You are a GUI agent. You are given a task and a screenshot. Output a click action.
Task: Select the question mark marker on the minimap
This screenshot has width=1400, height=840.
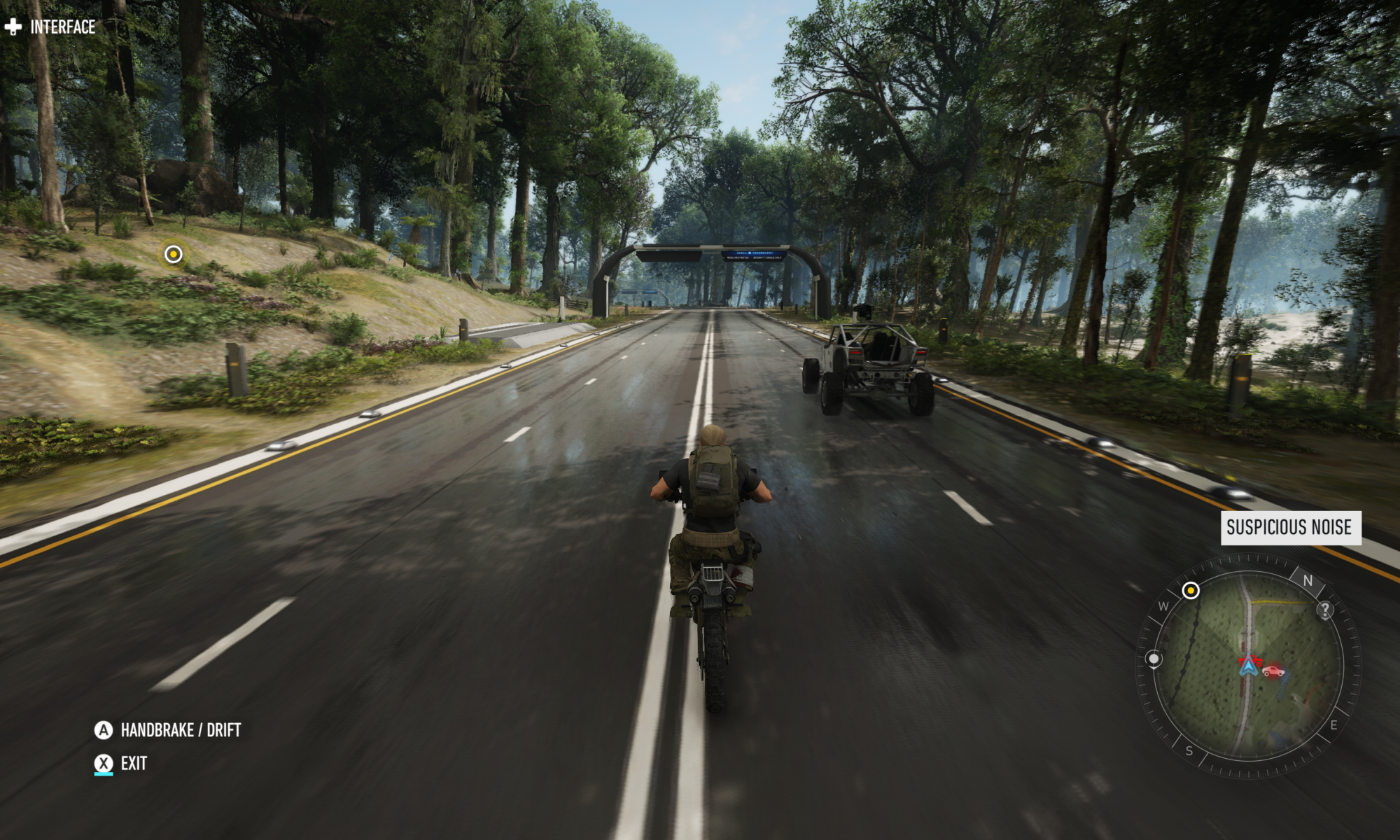(1325, 610)
